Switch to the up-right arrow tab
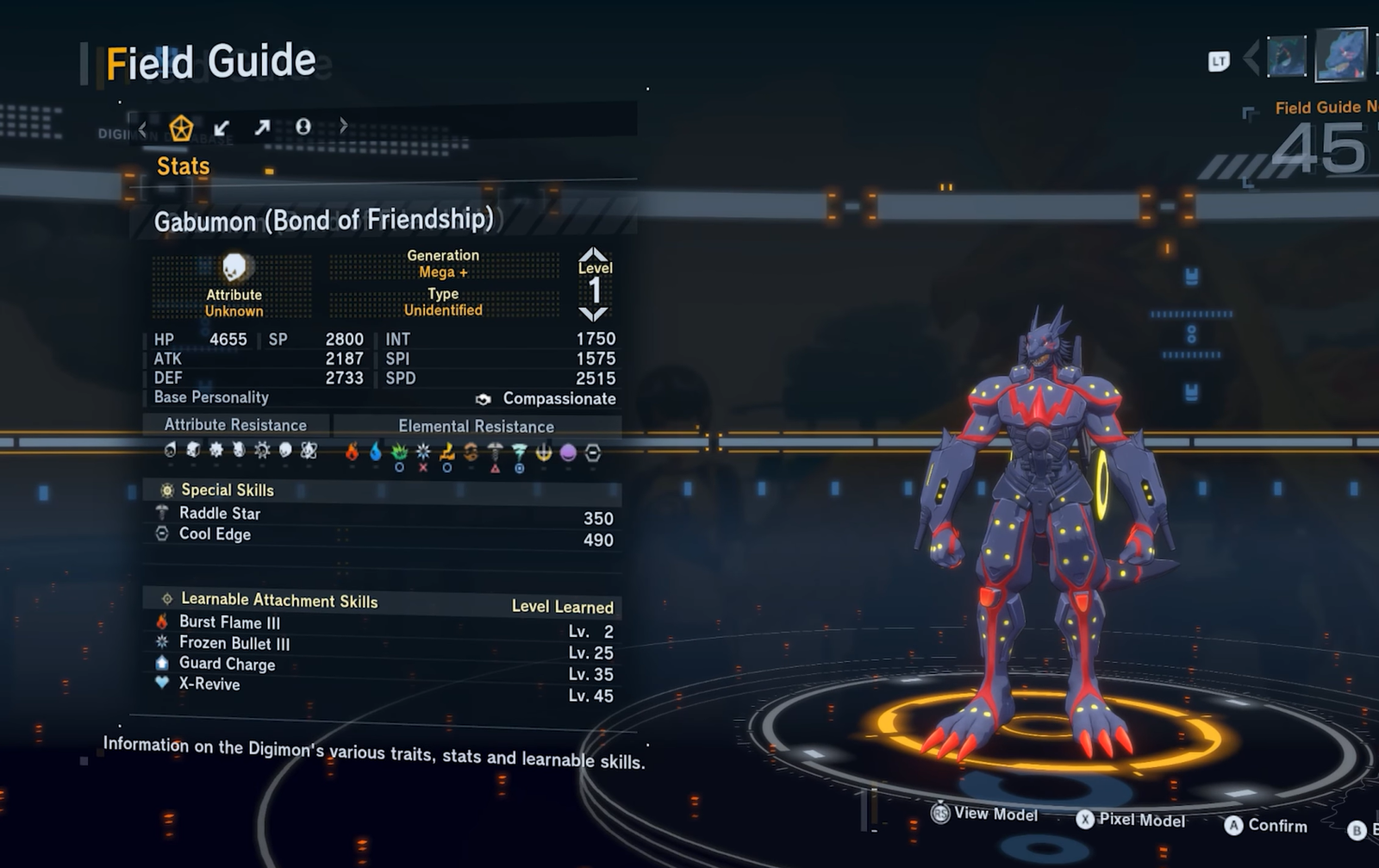The image size is (1379, 868). [262, 128]
